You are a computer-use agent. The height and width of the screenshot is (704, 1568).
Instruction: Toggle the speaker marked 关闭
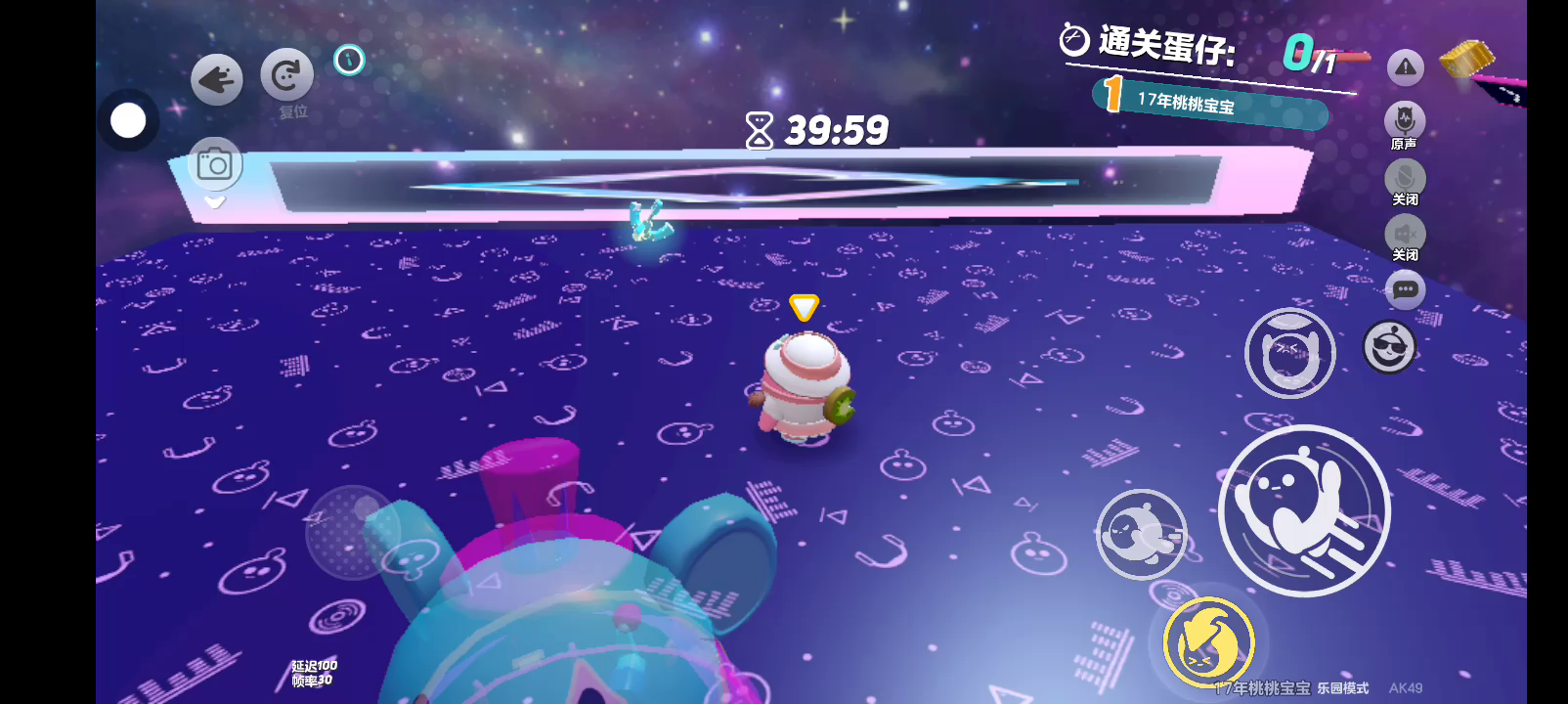[1405, 236]
